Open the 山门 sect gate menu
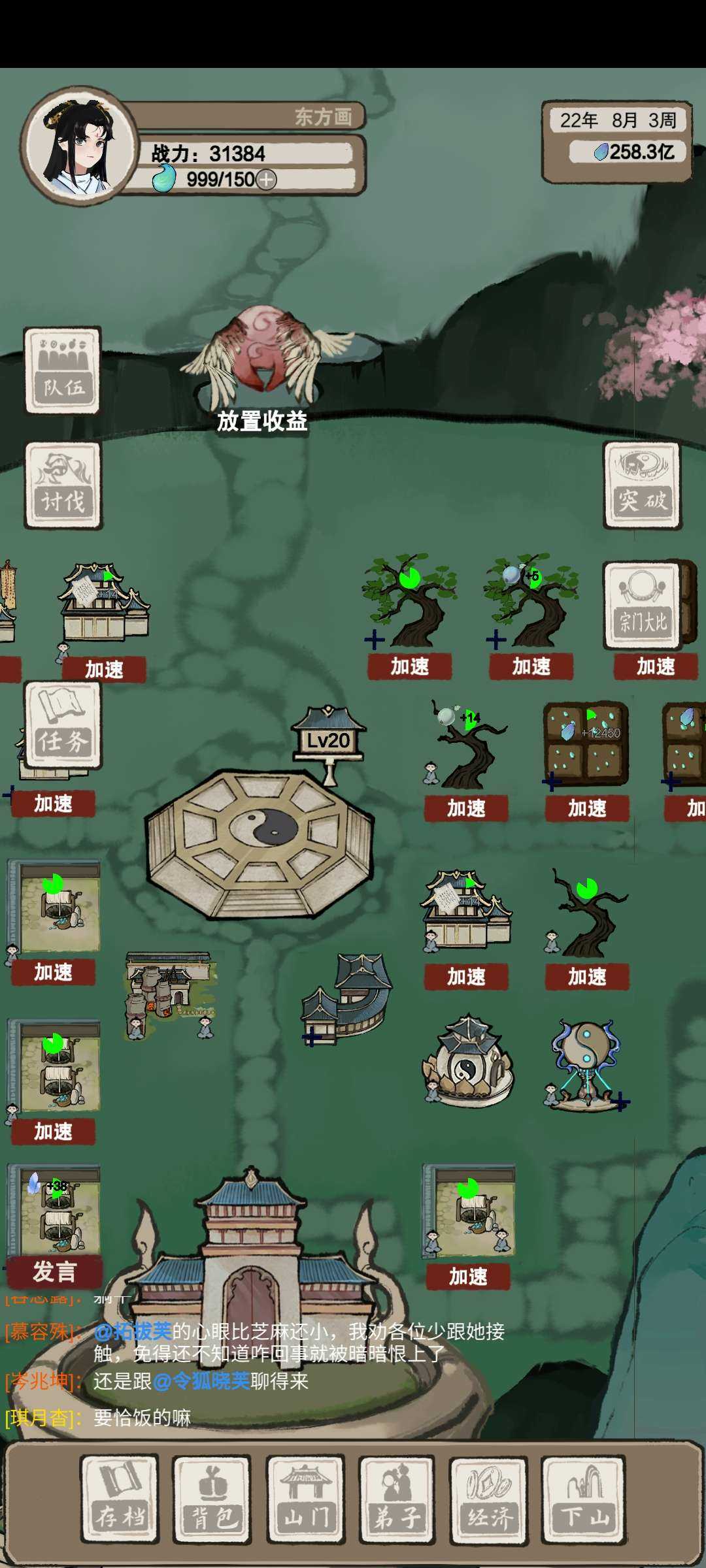 [x=305, y=1499]
